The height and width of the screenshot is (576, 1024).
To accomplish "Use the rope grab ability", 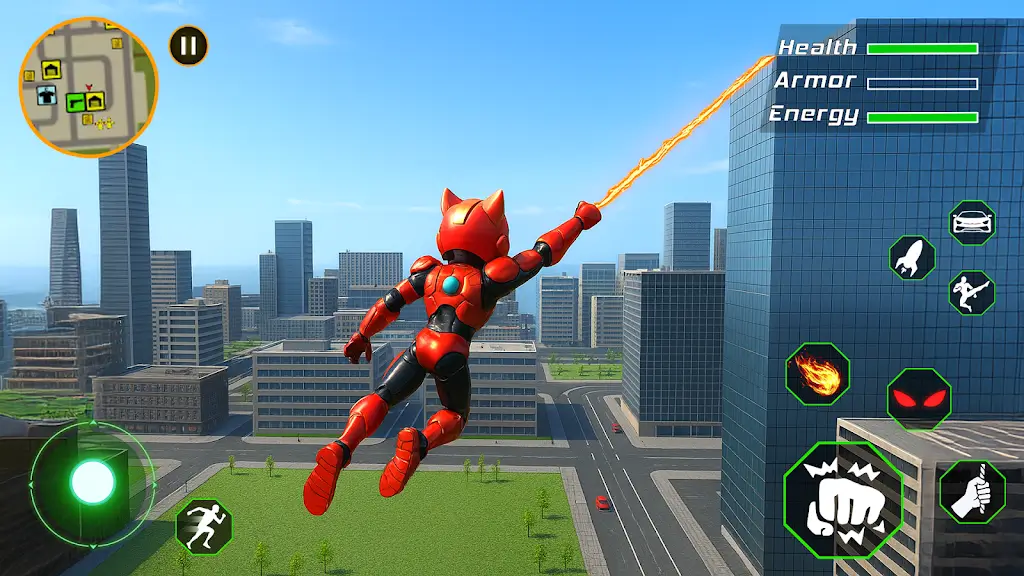I will tap(972, 492).
